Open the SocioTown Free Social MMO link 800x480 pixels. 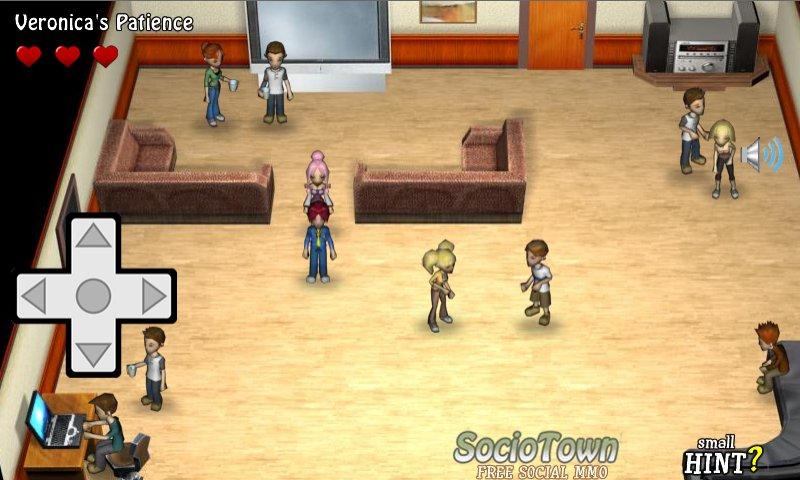point(536,455)
